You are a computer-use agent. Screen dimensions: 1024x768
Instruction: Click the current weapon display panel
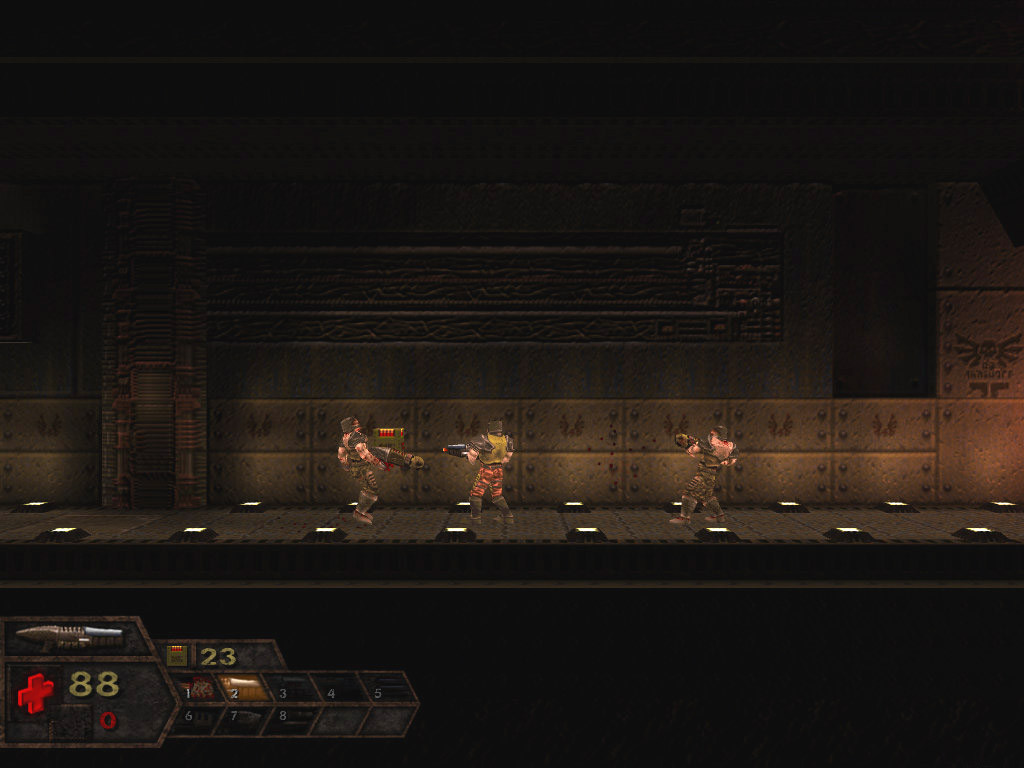point(70,635)
